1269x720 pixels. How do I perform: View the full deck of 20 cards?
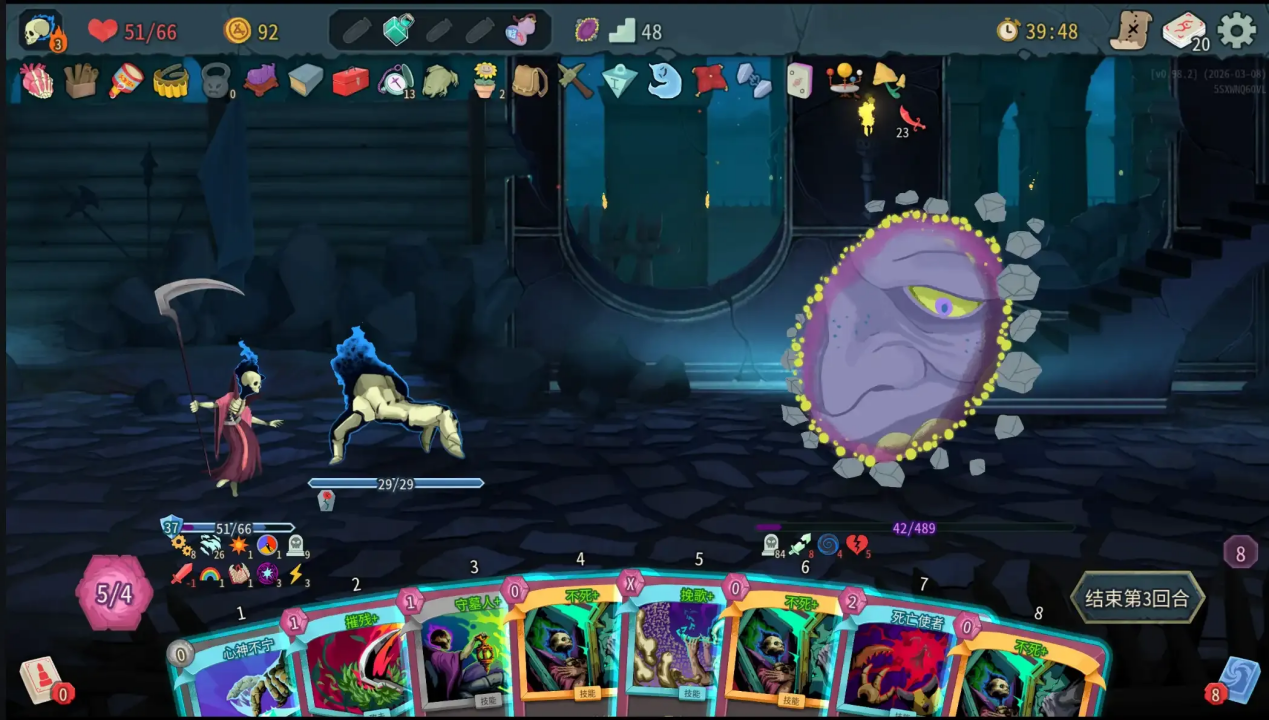pos(1184,31)
